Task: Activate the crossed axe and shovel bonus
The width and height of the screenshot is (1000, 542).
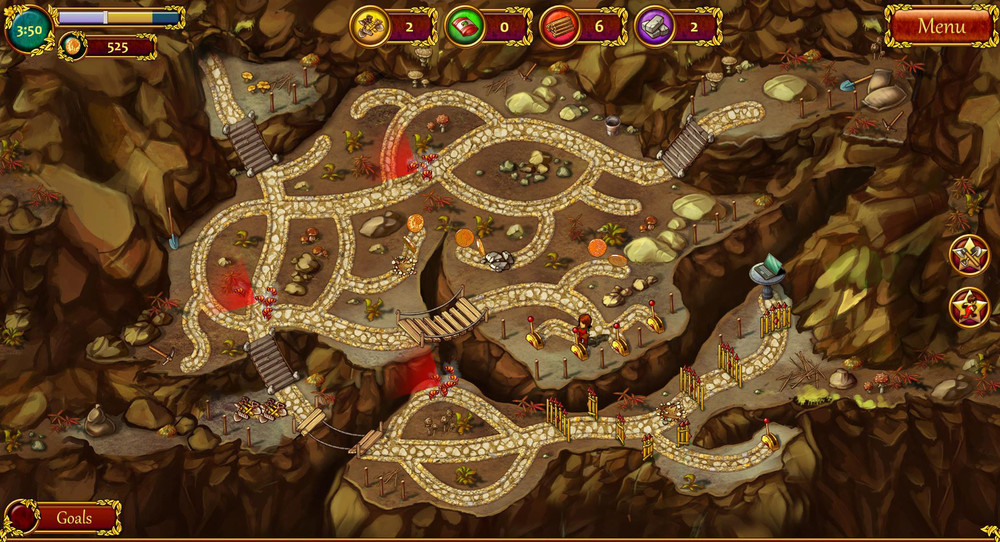Action: pyautogui.click(x=968, y=254)
